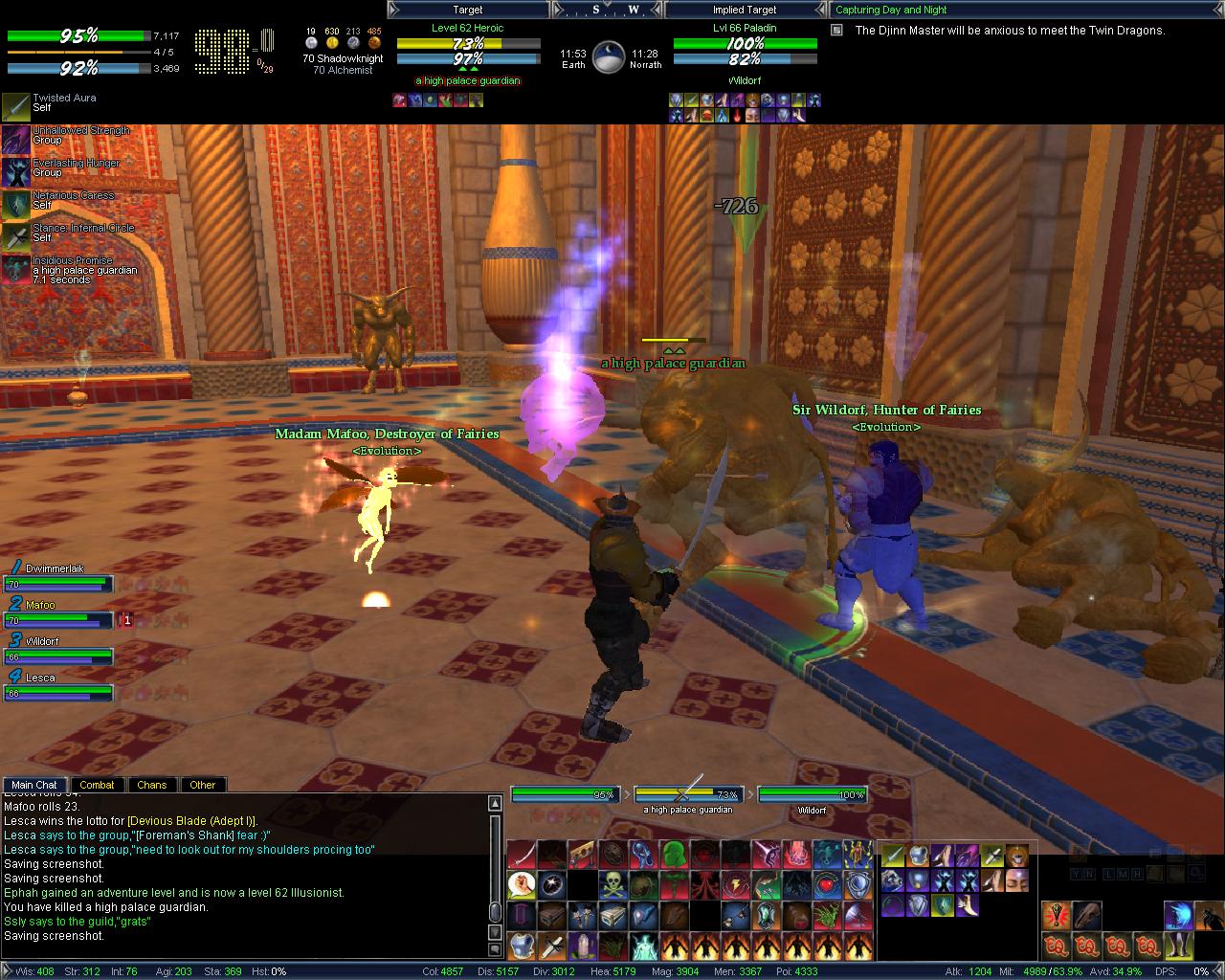
Task: Select the Nefarious Caress buff icon
Action: pyautogui.click(x=16, y=205)
